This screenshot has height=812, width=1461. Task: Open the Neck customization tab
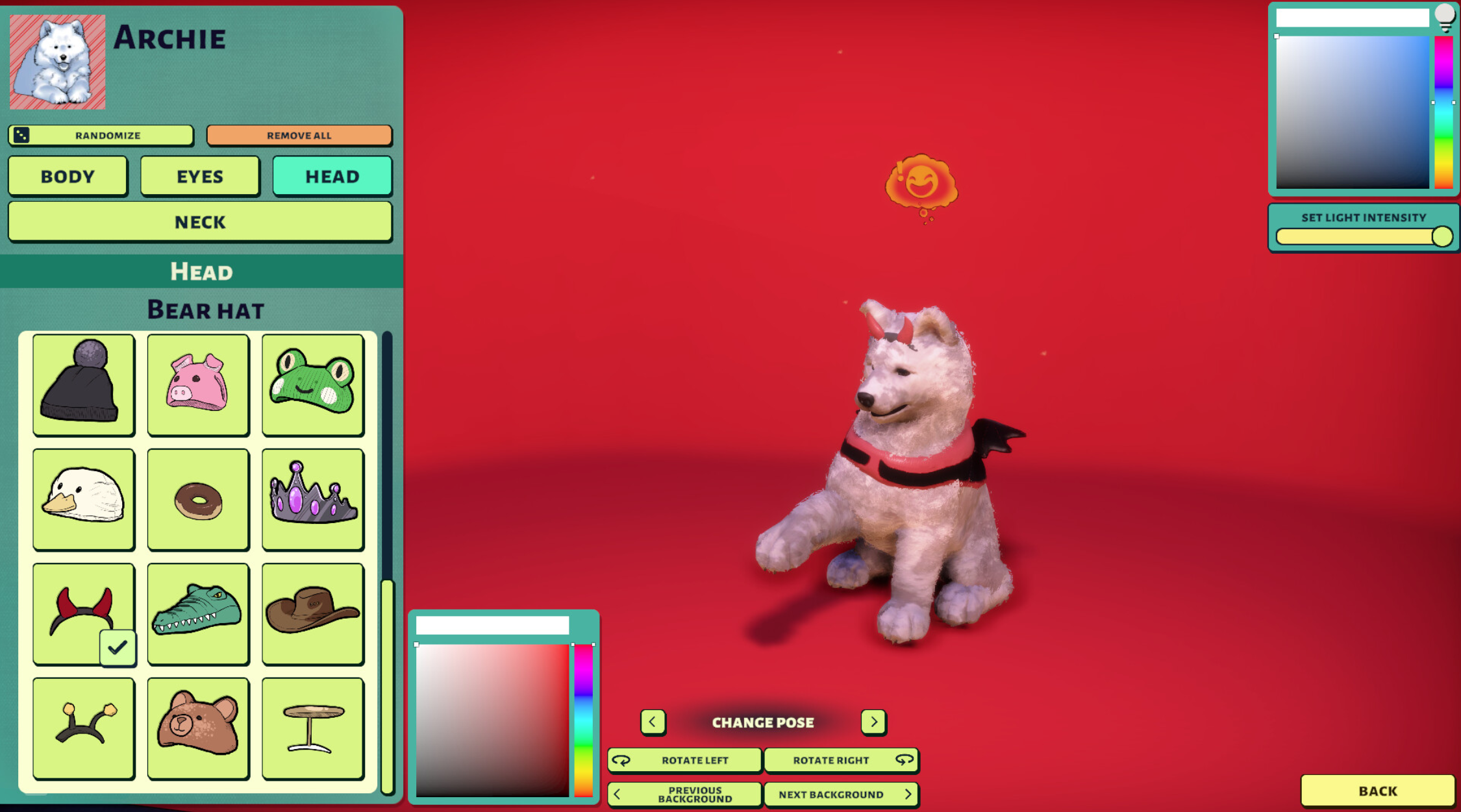[x=200, y=222]
